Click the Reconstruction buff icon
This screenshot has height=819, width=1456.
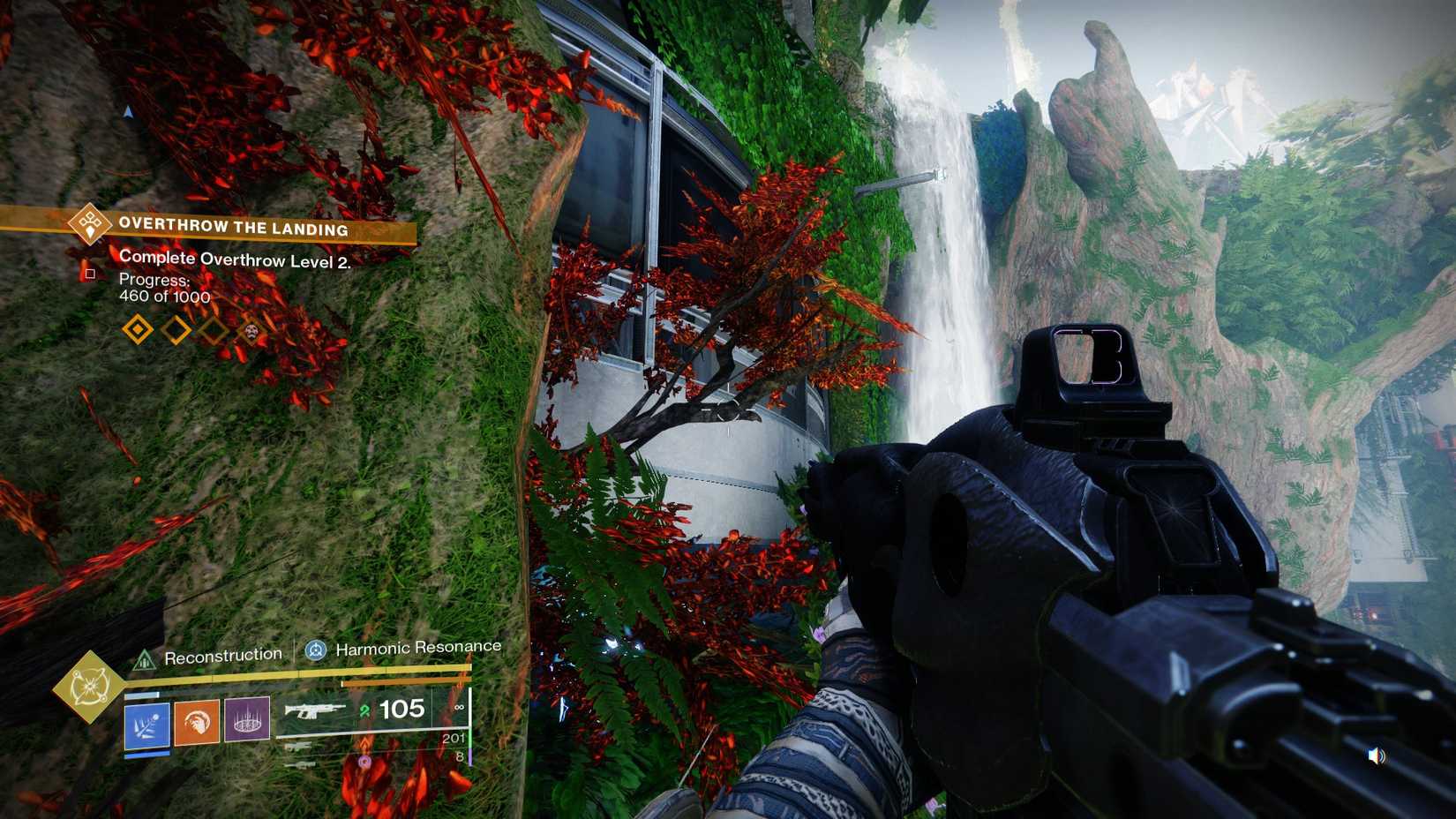pos(144,657)
